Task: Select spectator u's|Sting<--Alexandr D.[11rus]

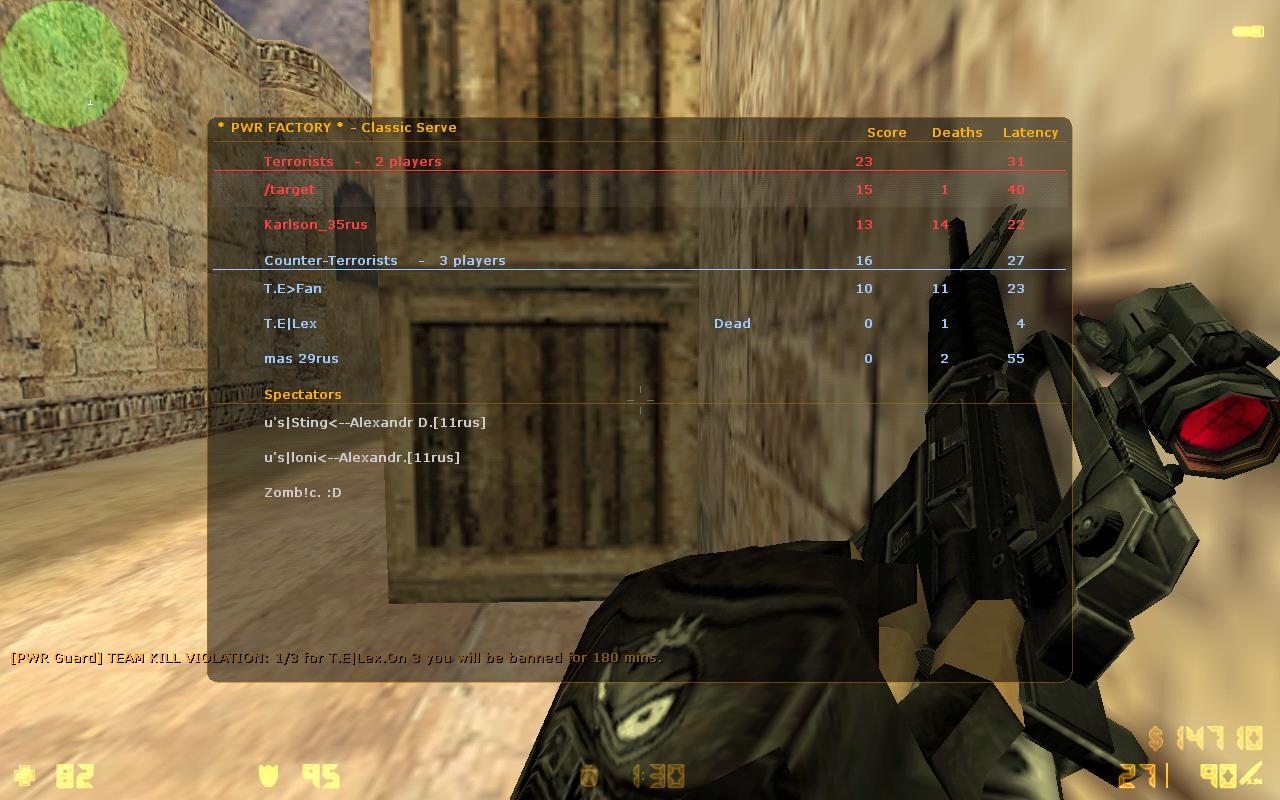Action: (375, 422)
